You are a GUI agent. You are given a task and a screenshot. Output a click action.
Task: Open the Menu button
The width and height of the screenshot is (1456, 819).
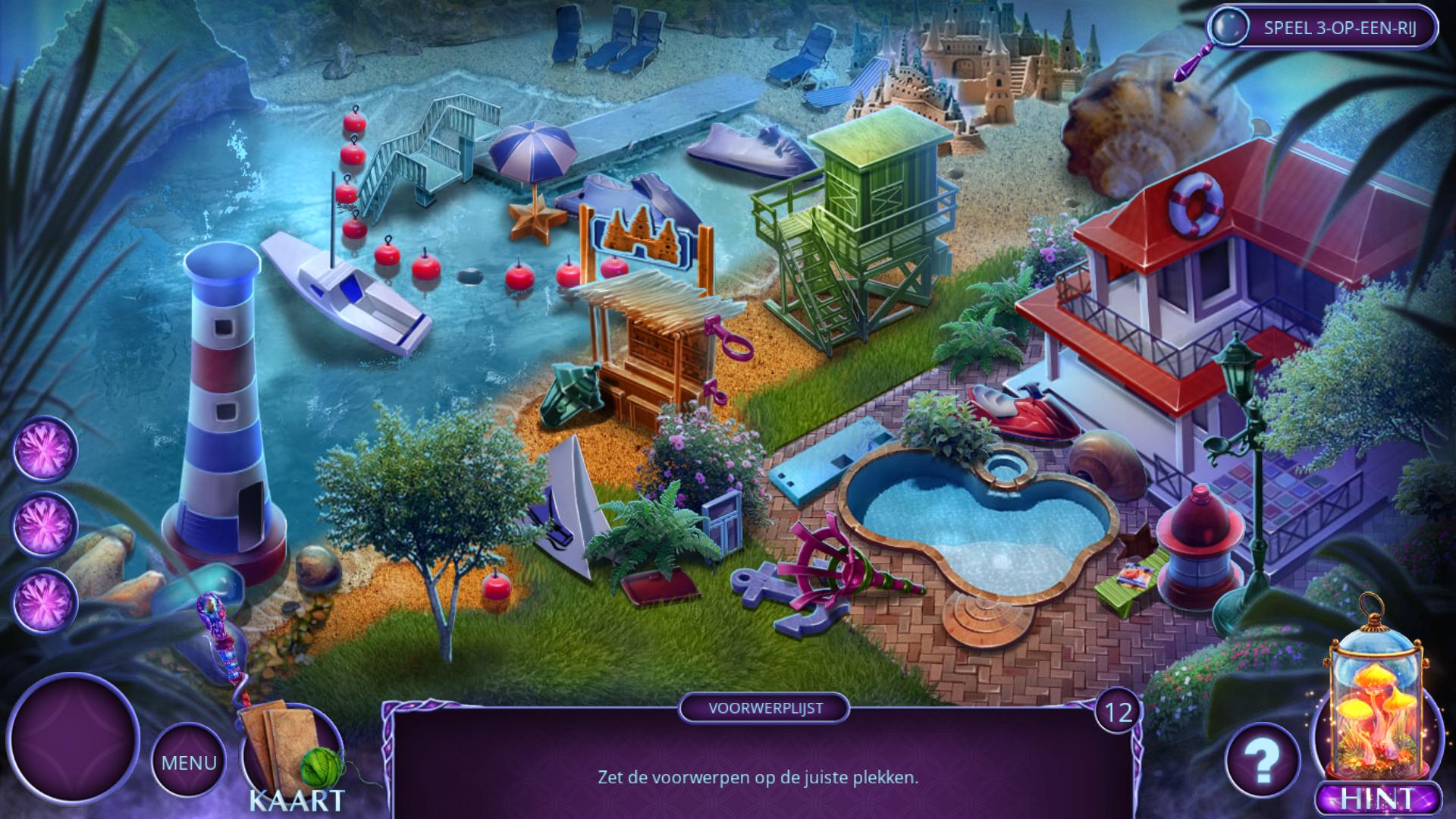click(189, 761)
